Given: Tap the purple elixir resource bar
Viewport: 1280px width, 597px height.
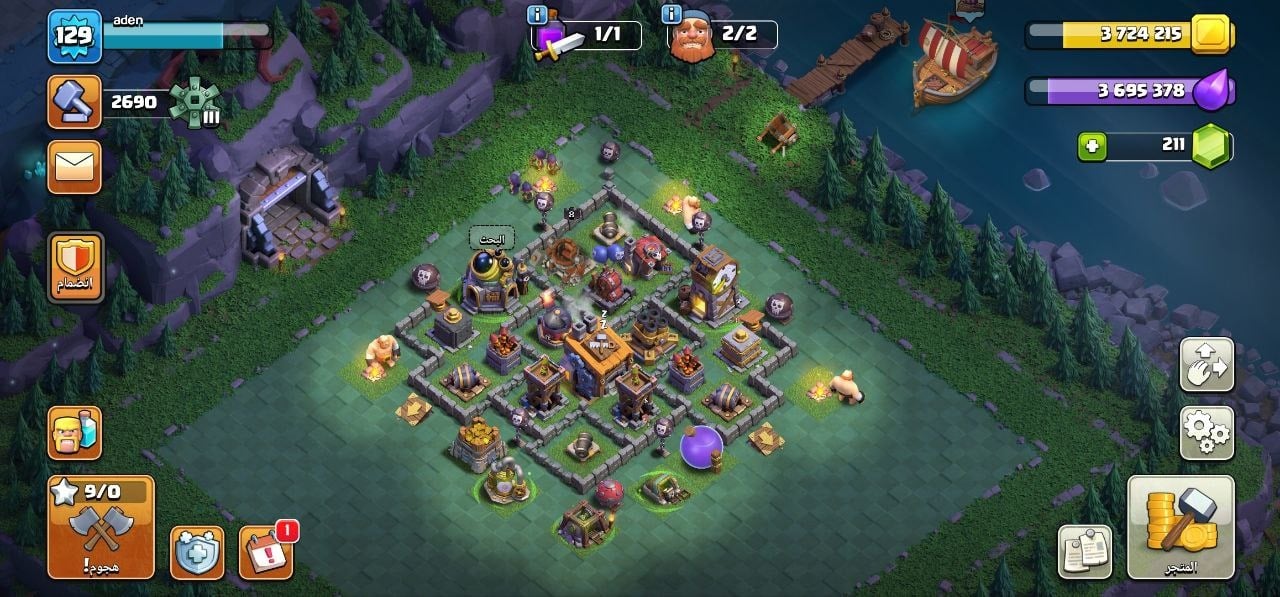Looking at the screenshot, I should [x=1130, y=91].
